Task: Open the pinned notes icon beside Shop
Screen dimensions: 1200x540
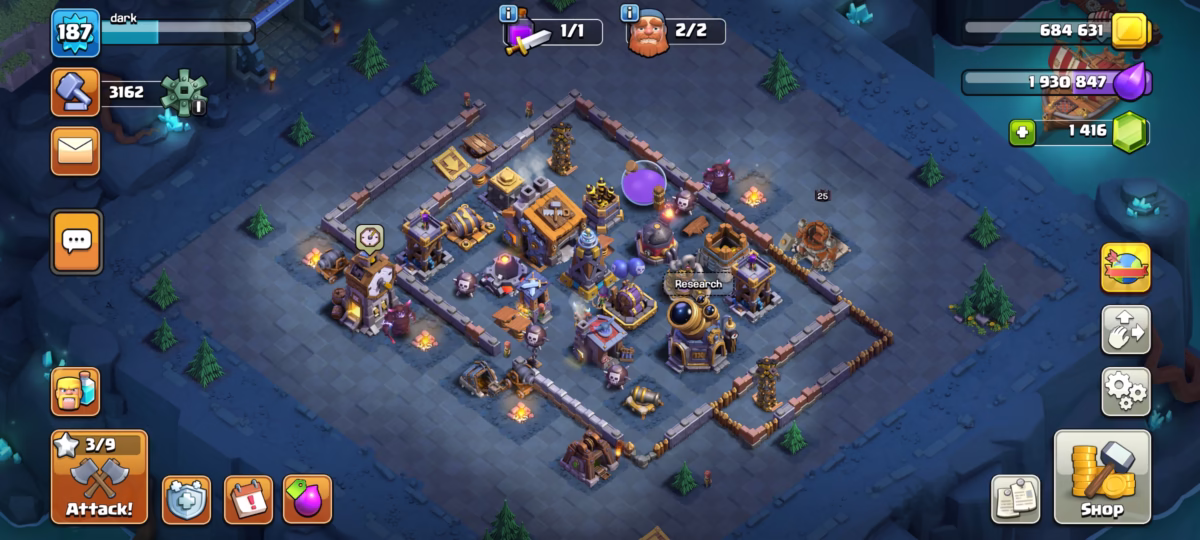Action: pyautogui.click(x=1015, y=499)
